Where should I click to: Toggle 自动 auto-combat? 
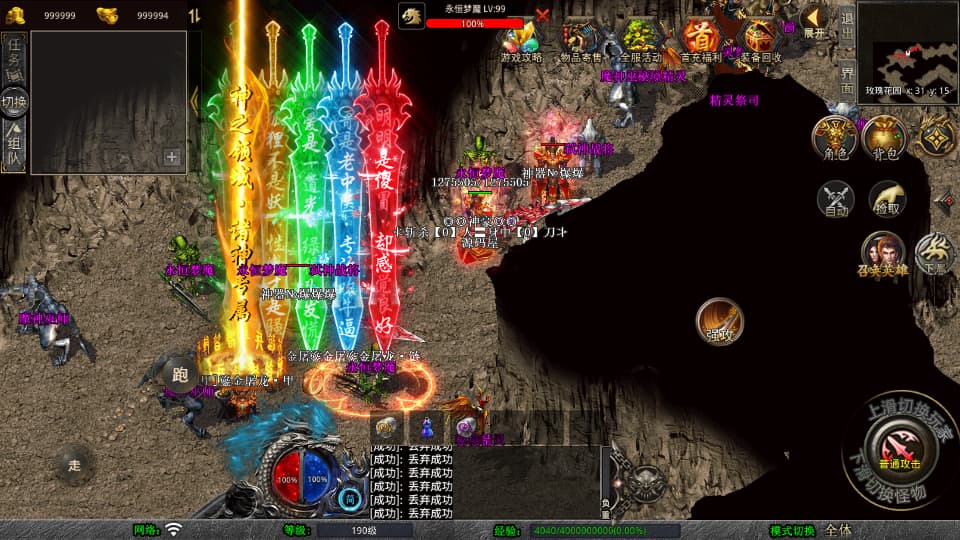(x=836, y=199)
